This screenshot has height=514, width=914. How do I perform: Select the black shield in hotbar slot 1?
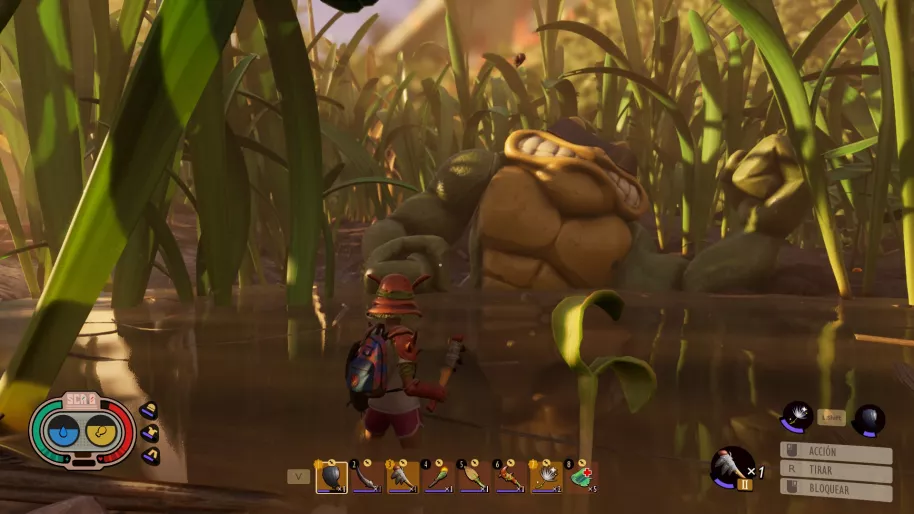coord(332,477)
